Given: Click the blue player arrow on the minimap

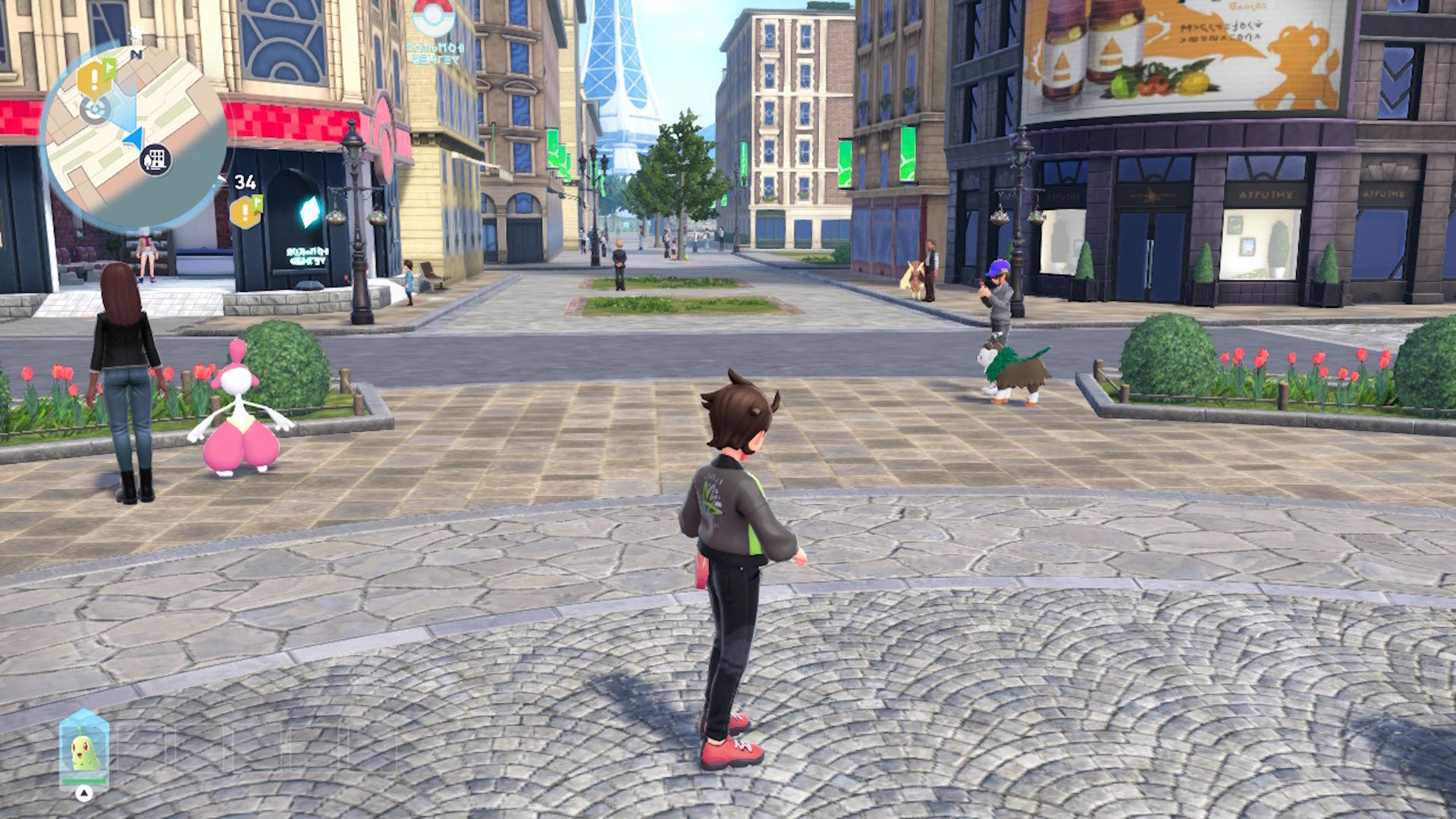Looking at the screenshot, I should point(133,137).
